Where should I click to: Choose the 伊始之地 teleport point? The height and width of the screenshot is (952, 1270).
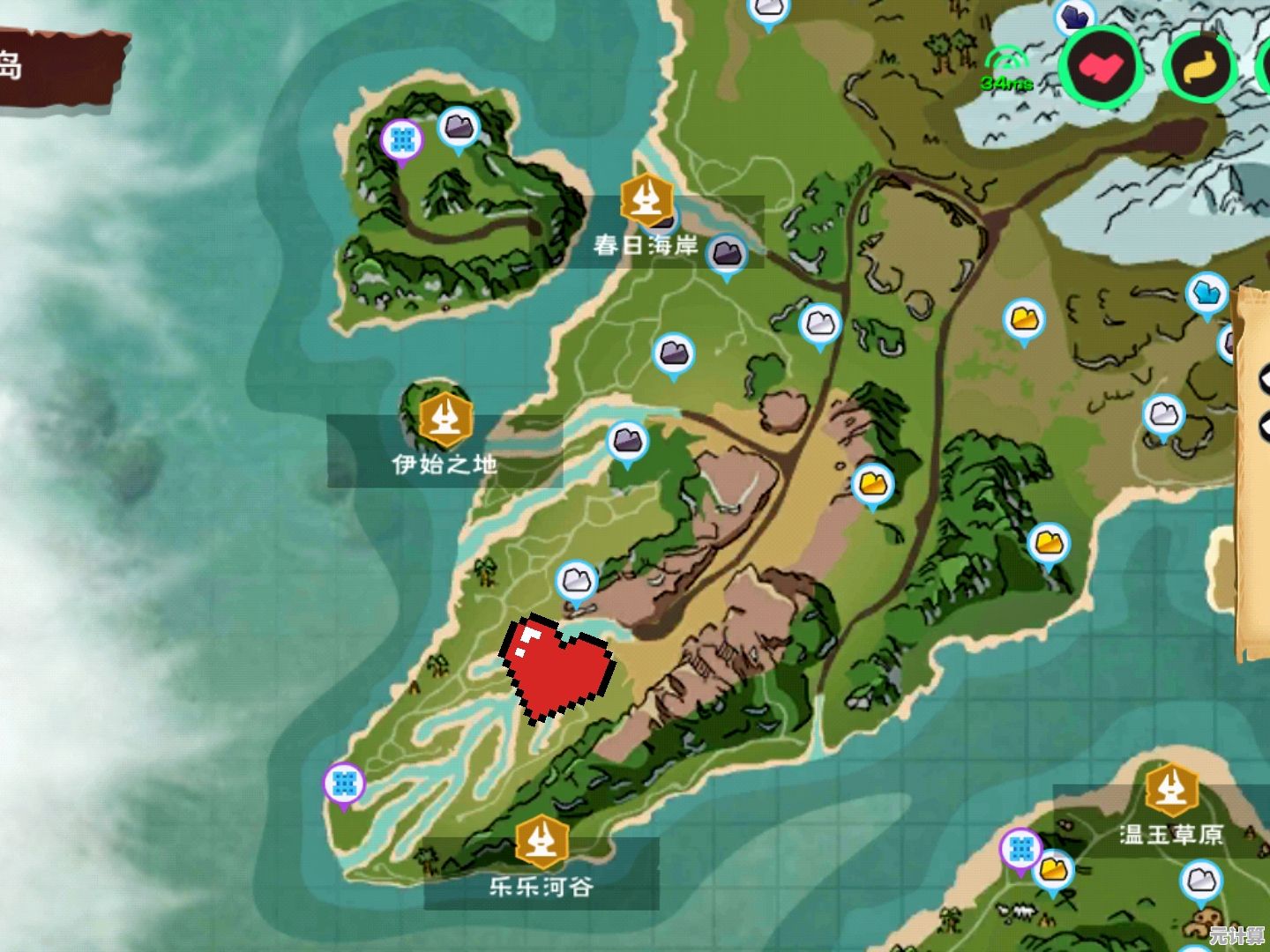pyautogui.click(x=445, y=420)
